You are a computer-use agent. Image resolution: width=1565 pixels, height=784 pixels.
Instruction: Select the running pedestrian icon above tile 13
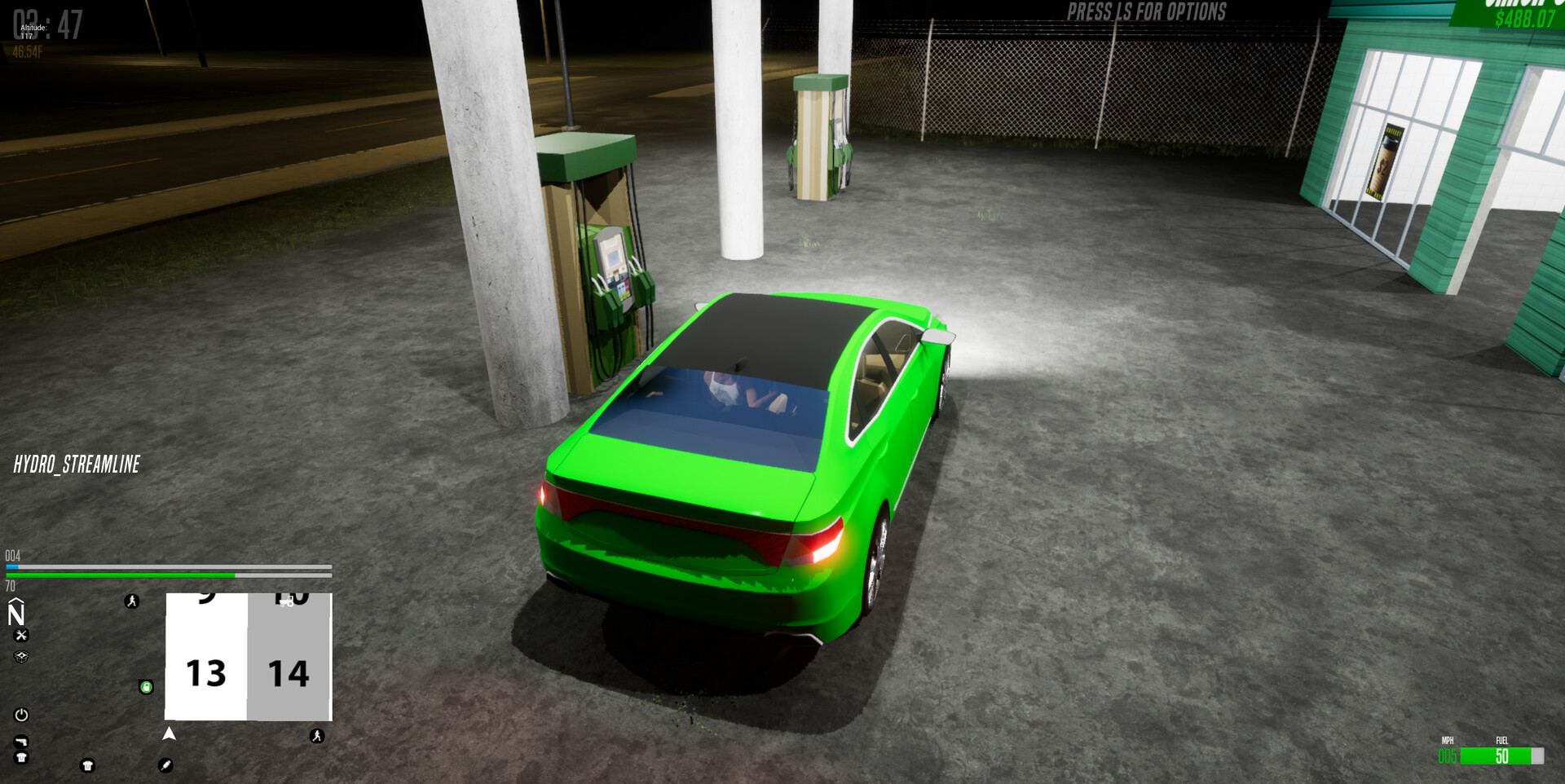click(131, 601)
